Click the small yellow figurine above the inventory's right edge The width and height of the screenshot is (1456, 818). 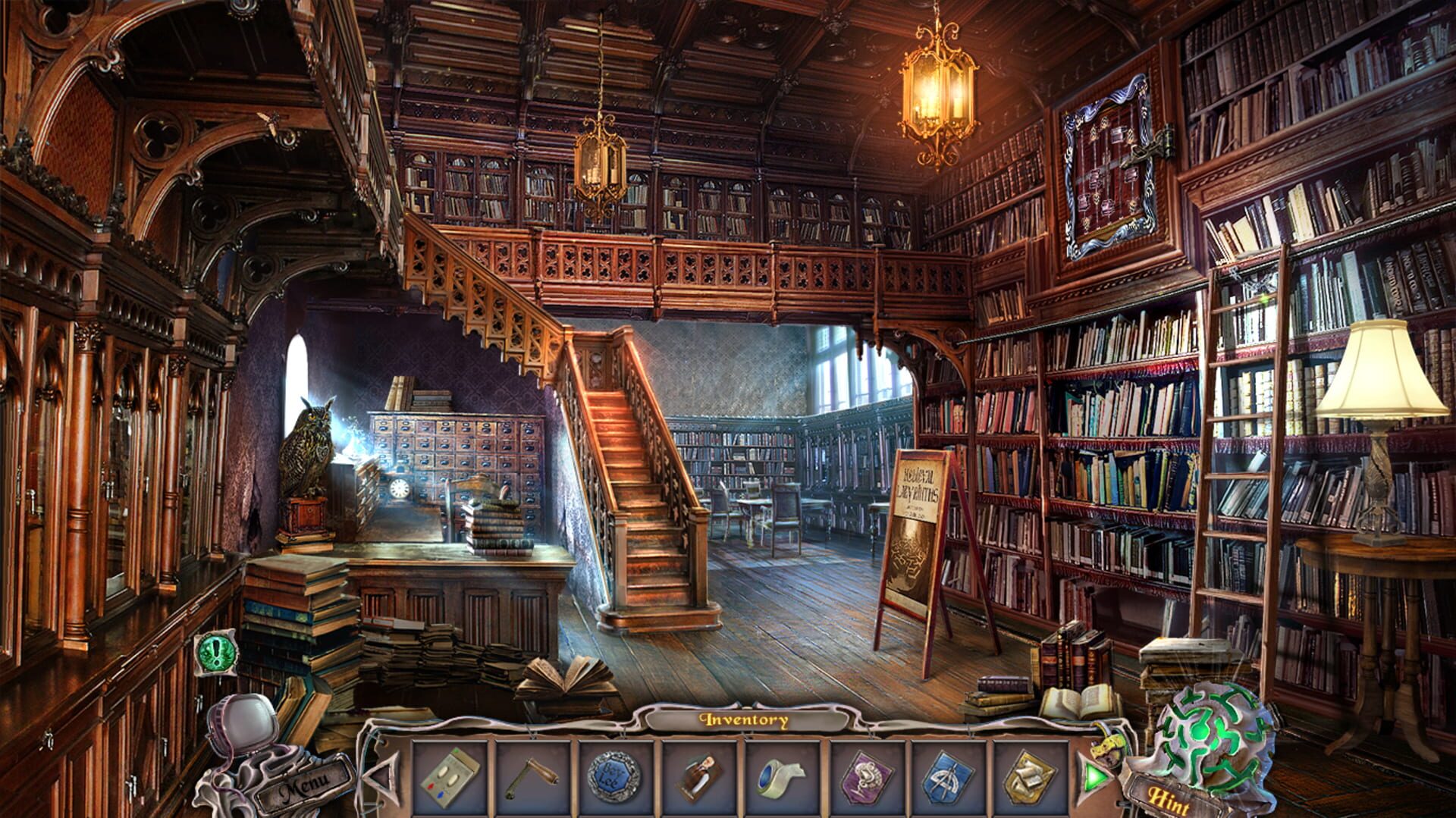pyautogui.click(x=1106, y=747)
